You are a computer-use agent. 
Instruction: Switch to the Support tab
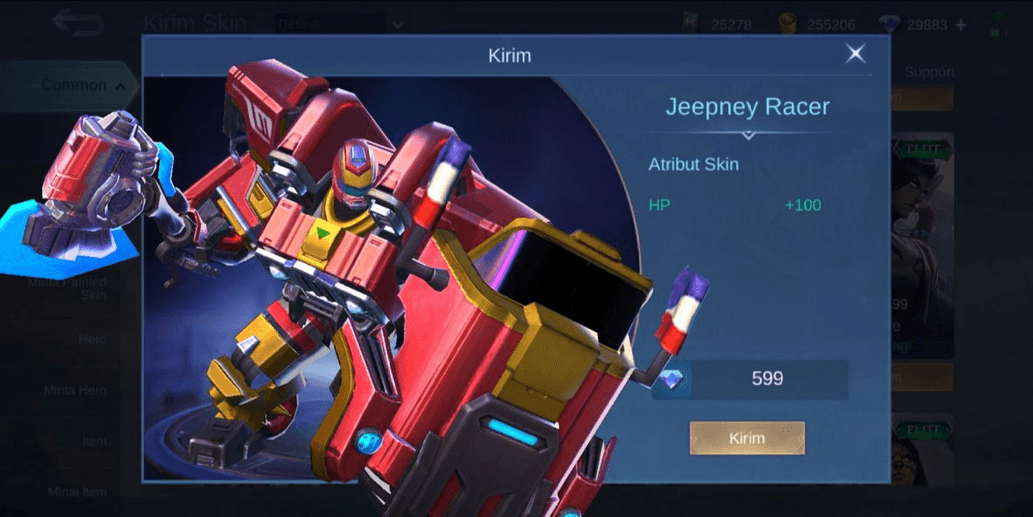[x=929, y=72]
